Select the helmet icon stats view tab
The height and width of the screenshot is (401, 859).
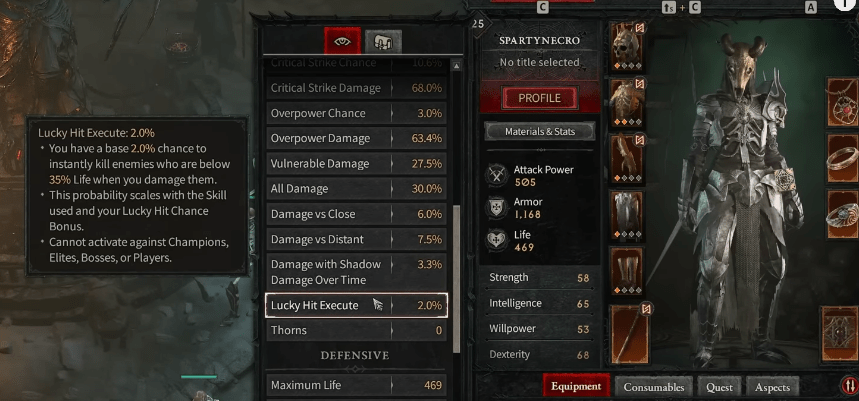[382, 41]
